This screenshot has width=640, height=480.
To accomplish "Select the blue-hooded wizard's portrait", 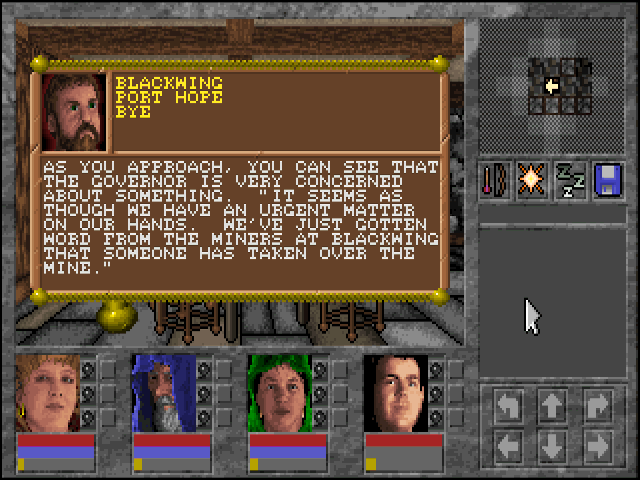I will pyautogui.click(x=164, y=393).
